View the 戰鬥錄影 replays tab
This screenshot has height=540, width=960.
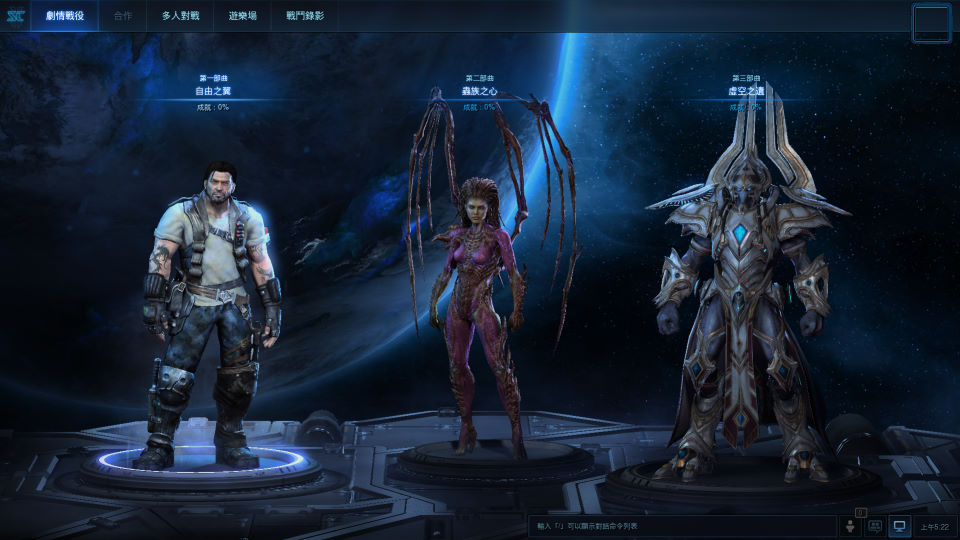(304, 16)
